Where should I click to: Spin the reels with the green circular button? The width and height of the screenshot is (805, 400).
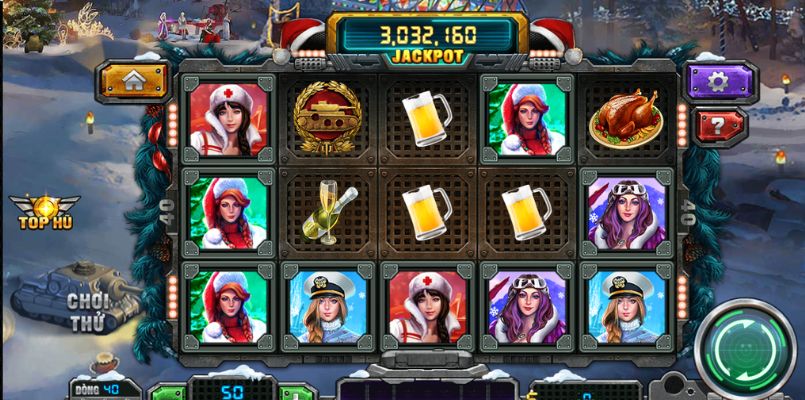[747, 348]
